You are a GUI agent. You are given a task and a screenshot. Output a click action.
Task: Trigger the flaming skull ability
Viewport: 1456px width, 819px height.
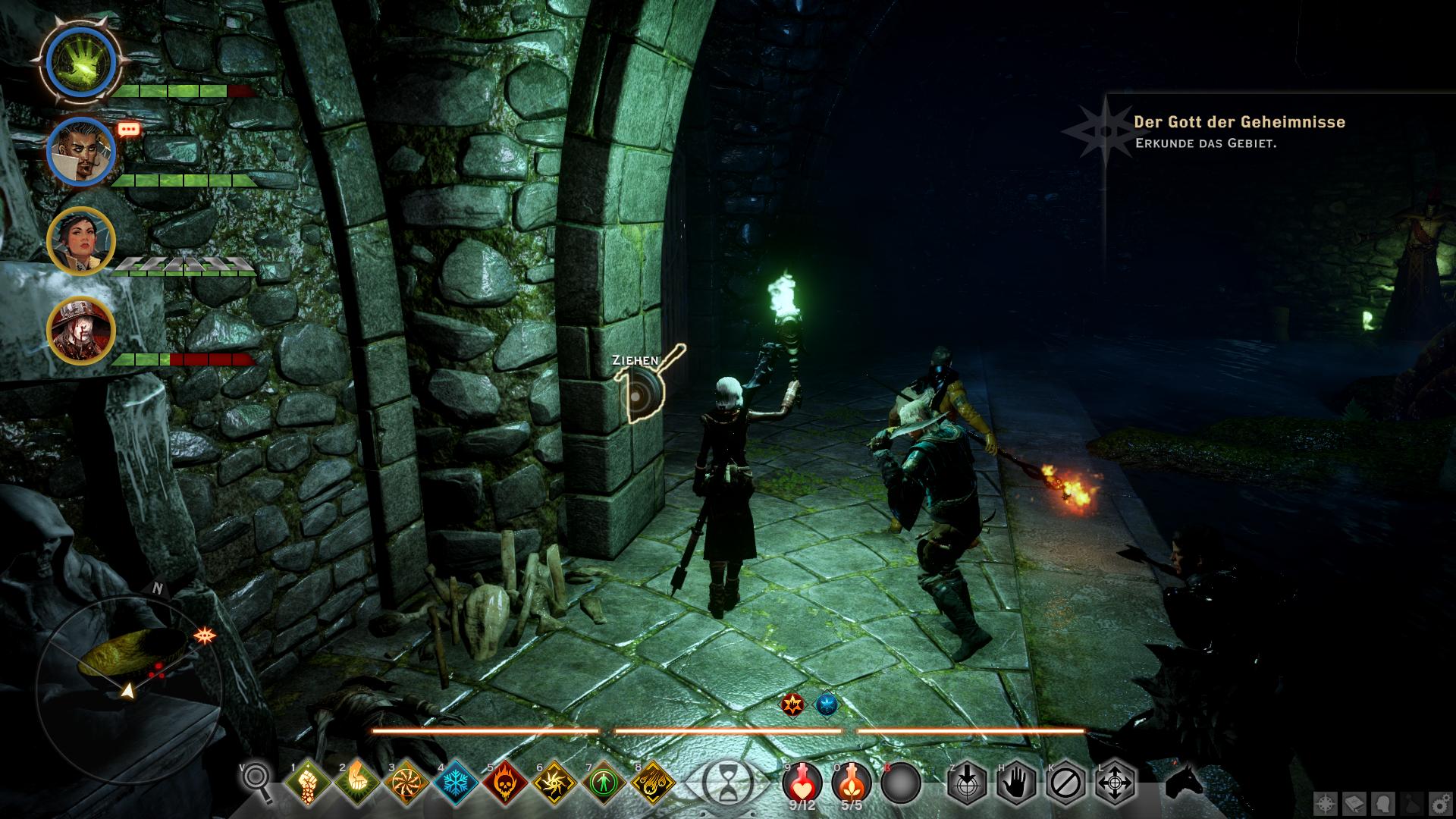(506, 782)
